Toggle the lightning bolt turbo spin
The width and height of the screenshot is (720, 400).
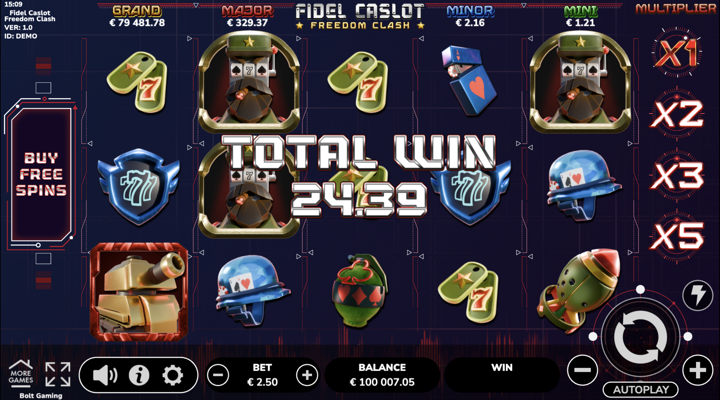[696, 294]
